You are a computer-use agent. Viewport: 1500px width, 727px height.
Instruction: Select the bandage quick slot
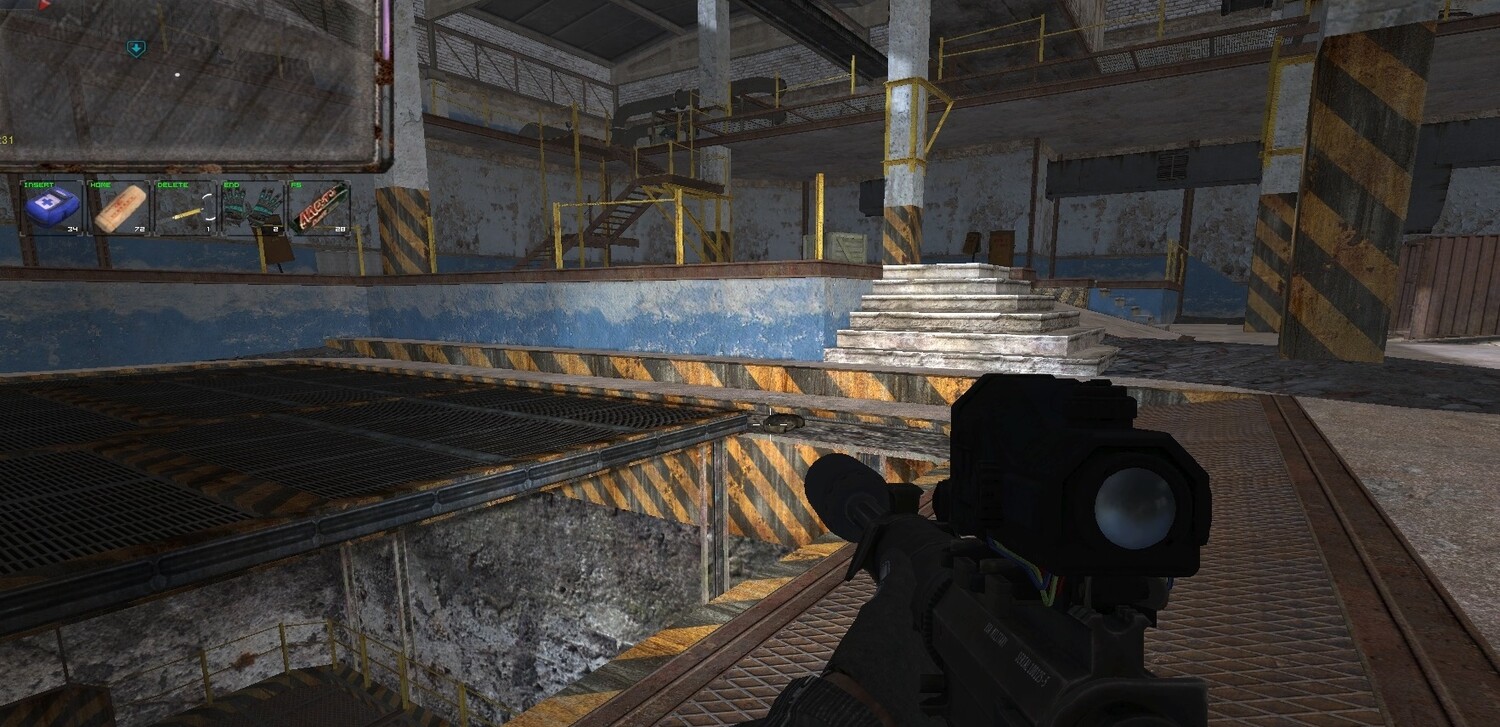(x=119, y=208)
